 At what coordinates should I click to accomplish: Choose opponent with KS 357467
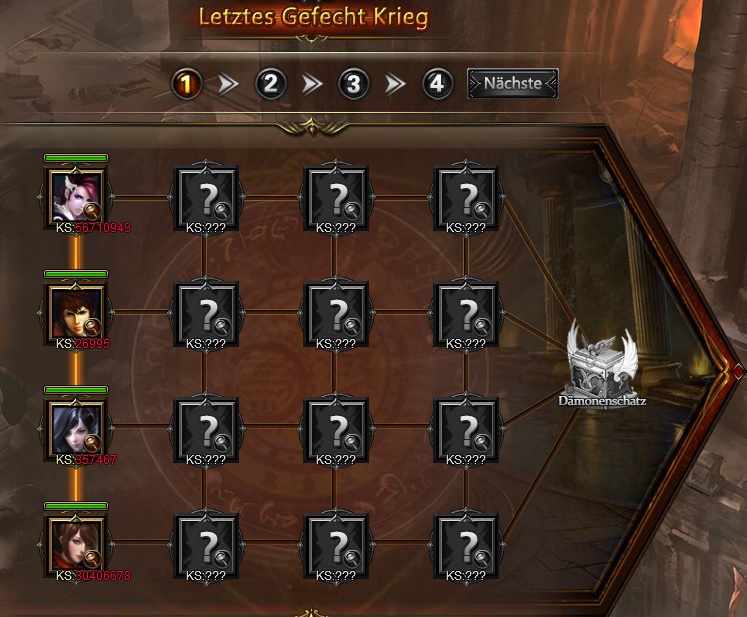76,427
